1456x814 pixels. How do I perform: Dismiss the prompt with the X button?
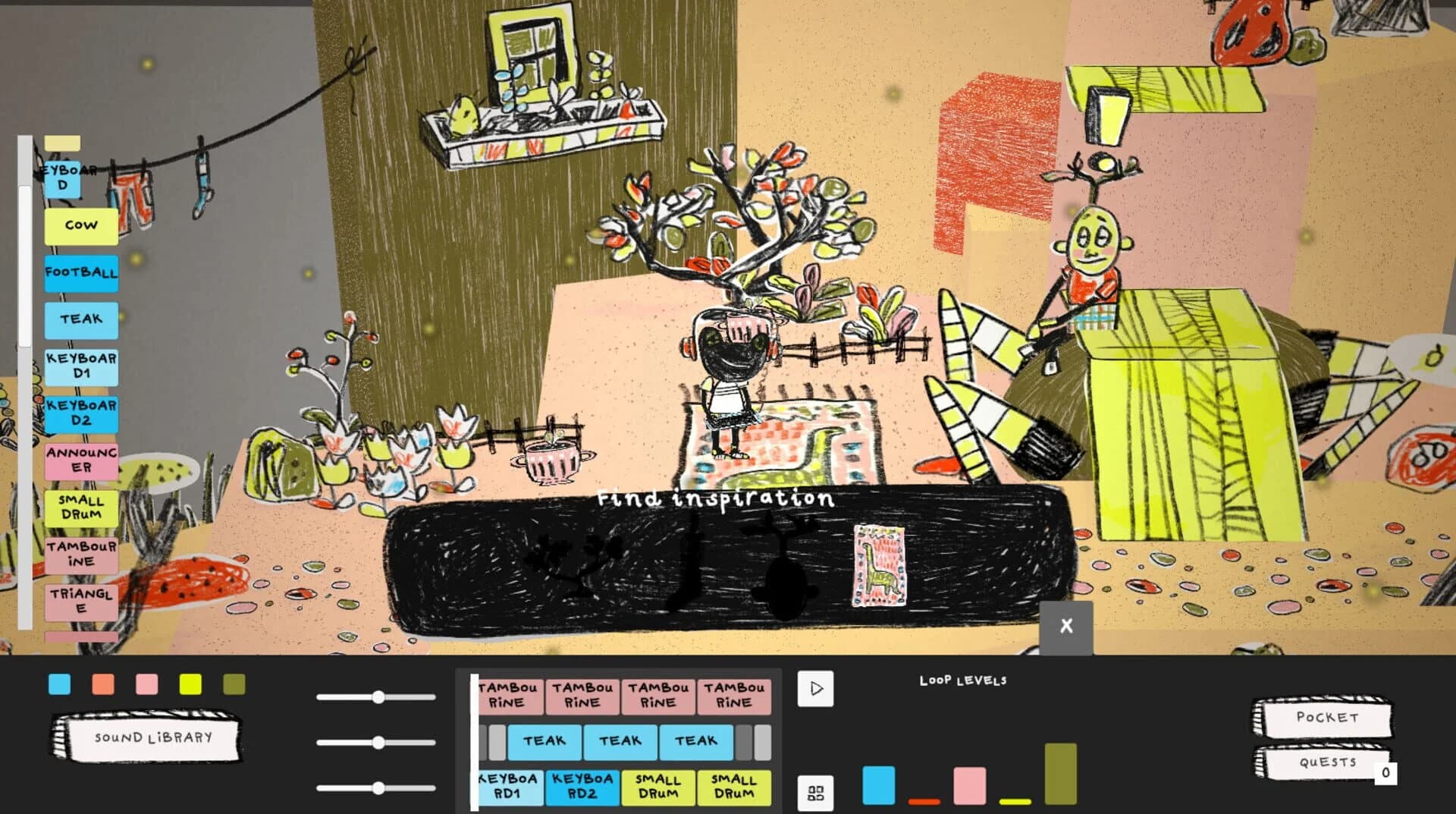point(1066,625)
